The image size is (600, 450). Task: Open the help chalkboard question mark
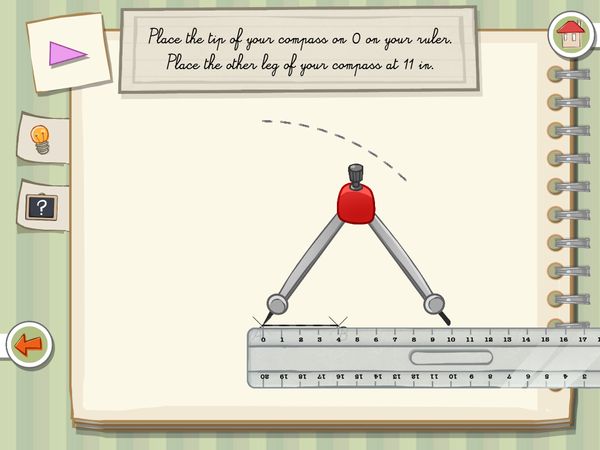(41, 207)
